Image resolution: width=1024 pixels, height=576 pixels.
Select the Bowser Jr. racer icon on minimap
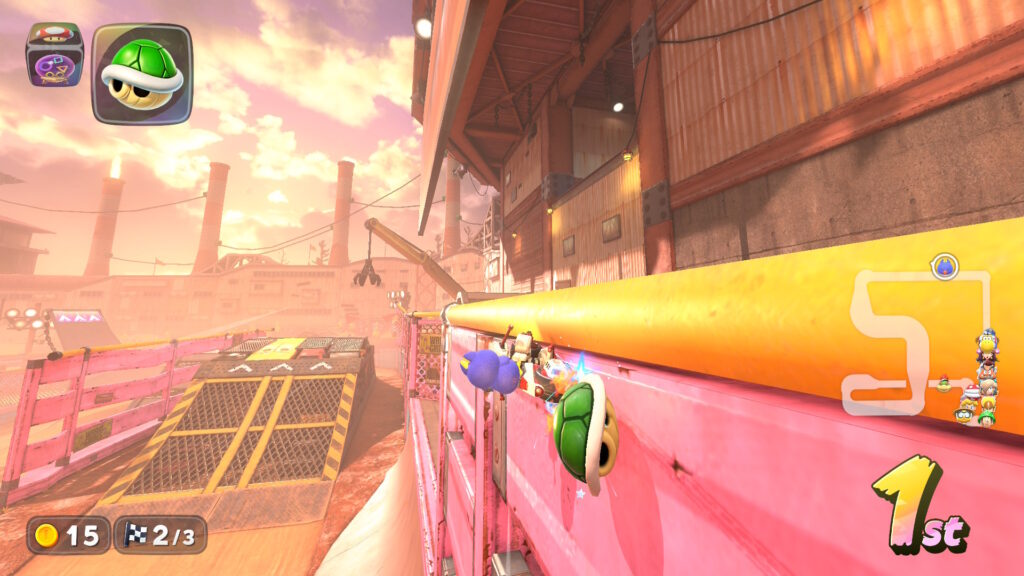point(943,383)
